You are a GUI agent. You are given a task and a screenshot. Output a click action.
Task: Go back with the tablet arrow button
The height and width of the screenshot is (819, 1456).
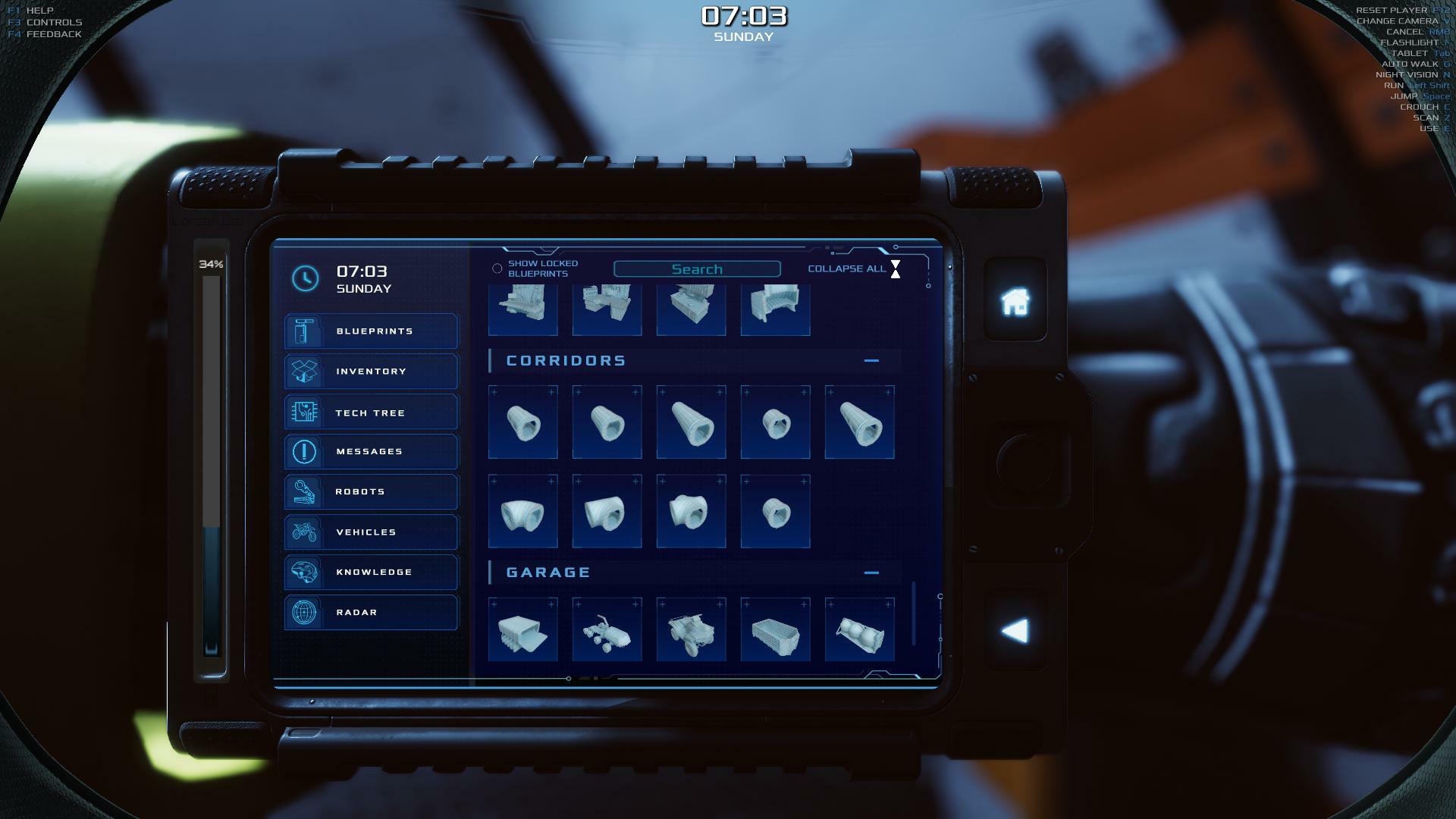pyautogui.click(x=1015, y=631)
